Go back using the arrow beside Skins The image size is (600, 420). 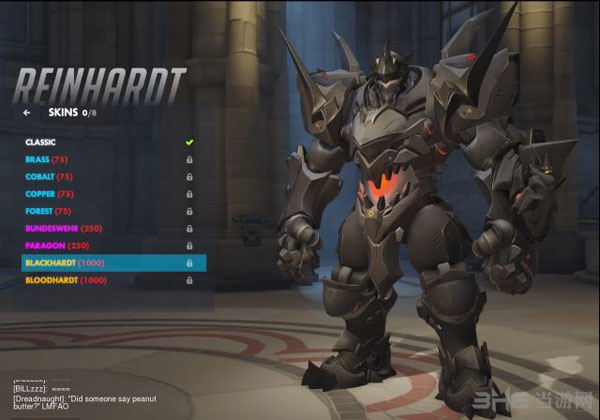[27, 113]
